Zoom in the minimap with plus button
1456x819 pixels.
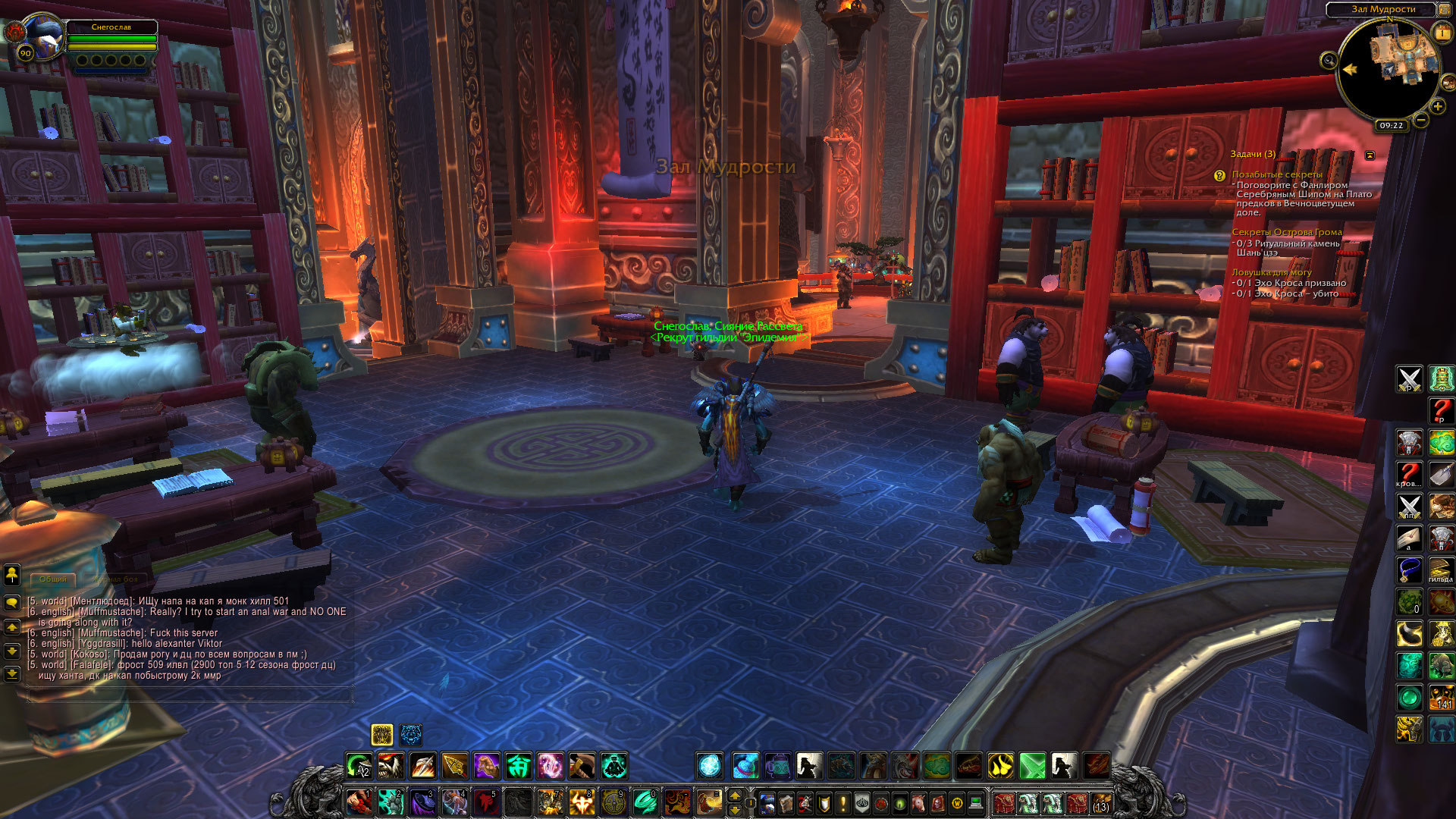[x=1438, y=107]
